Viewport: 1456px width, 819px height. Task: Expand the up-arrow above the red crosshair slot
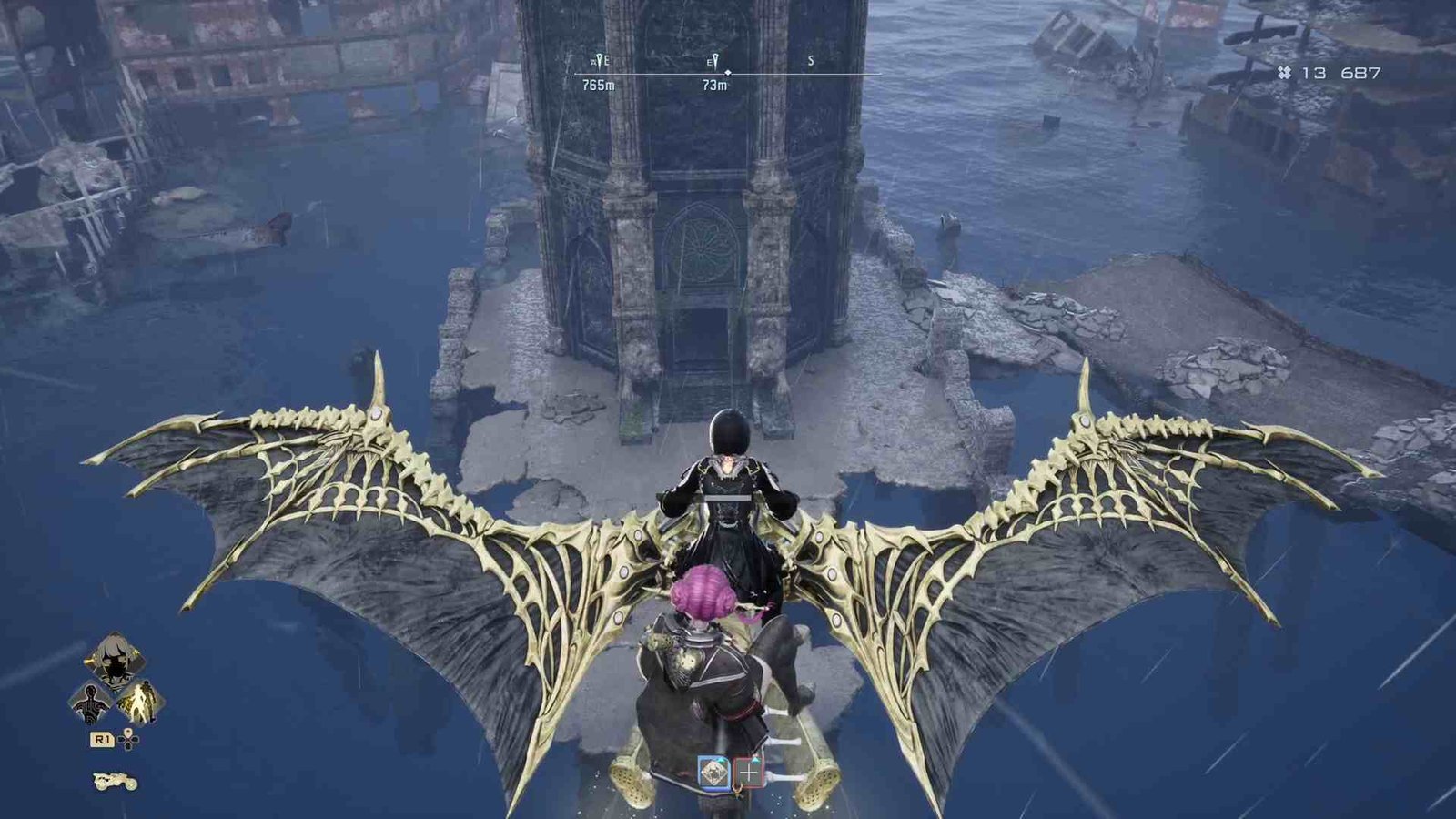click(x=755, y=761)
